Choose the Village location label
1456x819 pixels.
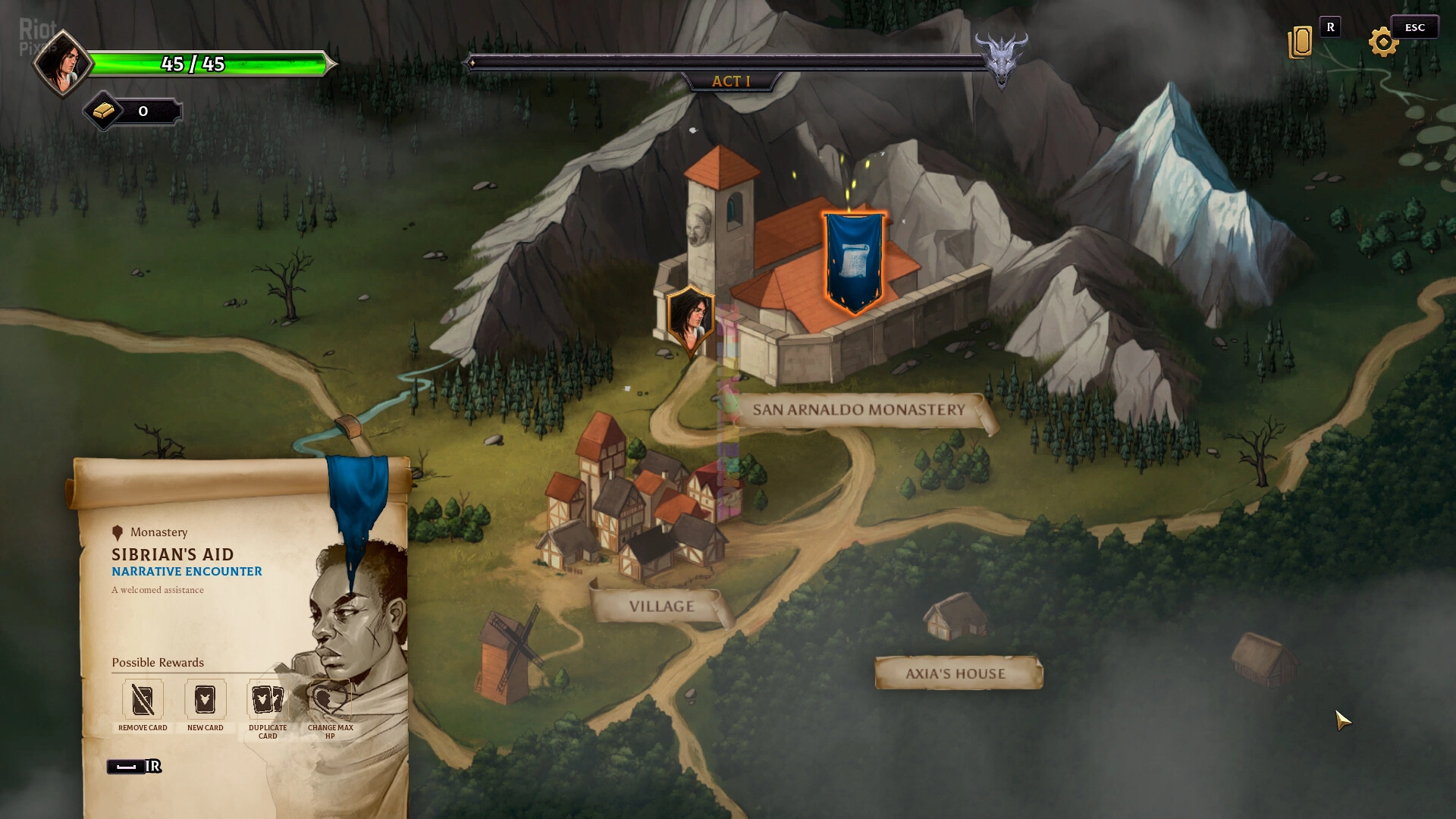(x=661, y=607)
